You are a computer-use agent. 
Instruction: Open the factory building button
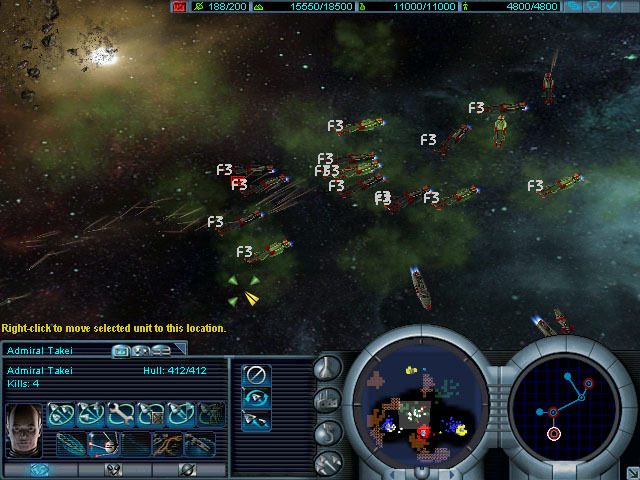coord(328,399)
